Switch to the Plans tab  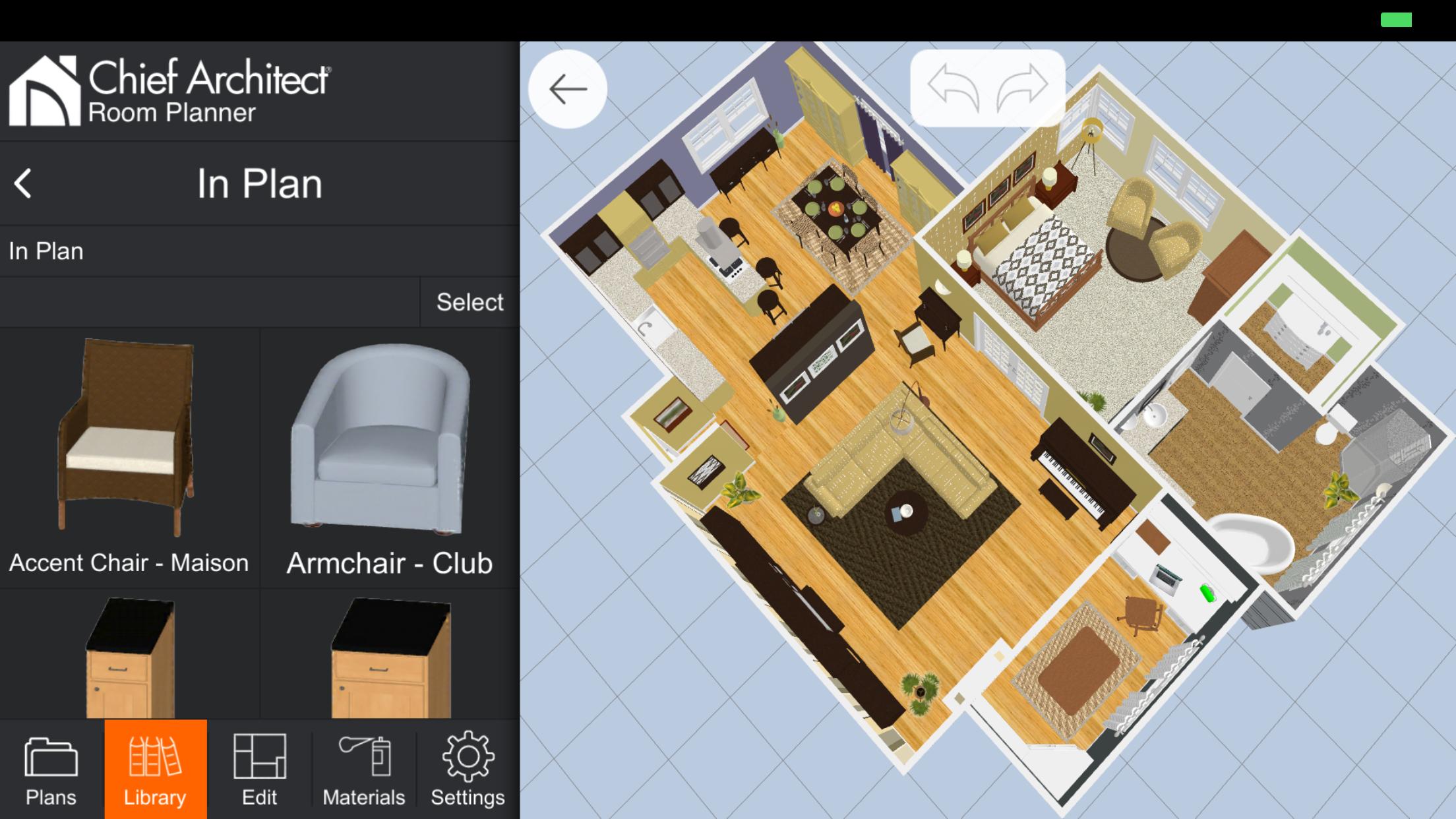pos(51,772)
